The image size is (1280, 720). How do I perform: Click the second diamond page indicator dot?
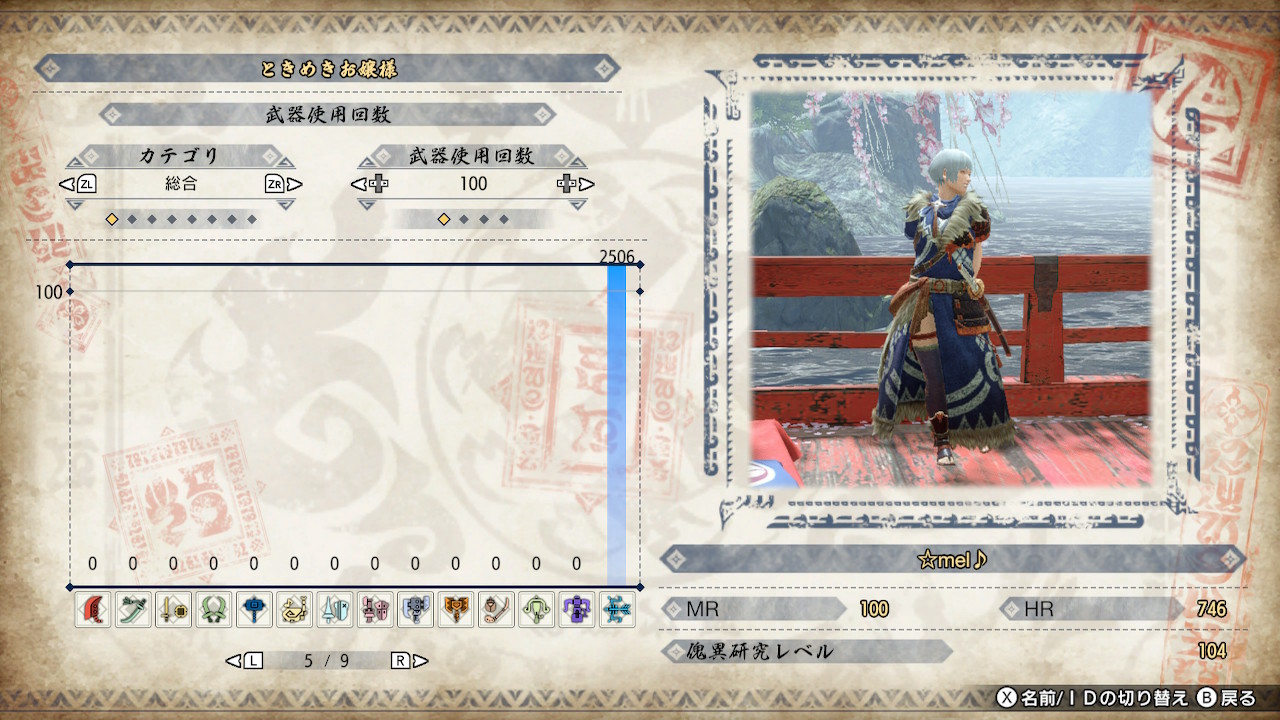tap(133, 218)
